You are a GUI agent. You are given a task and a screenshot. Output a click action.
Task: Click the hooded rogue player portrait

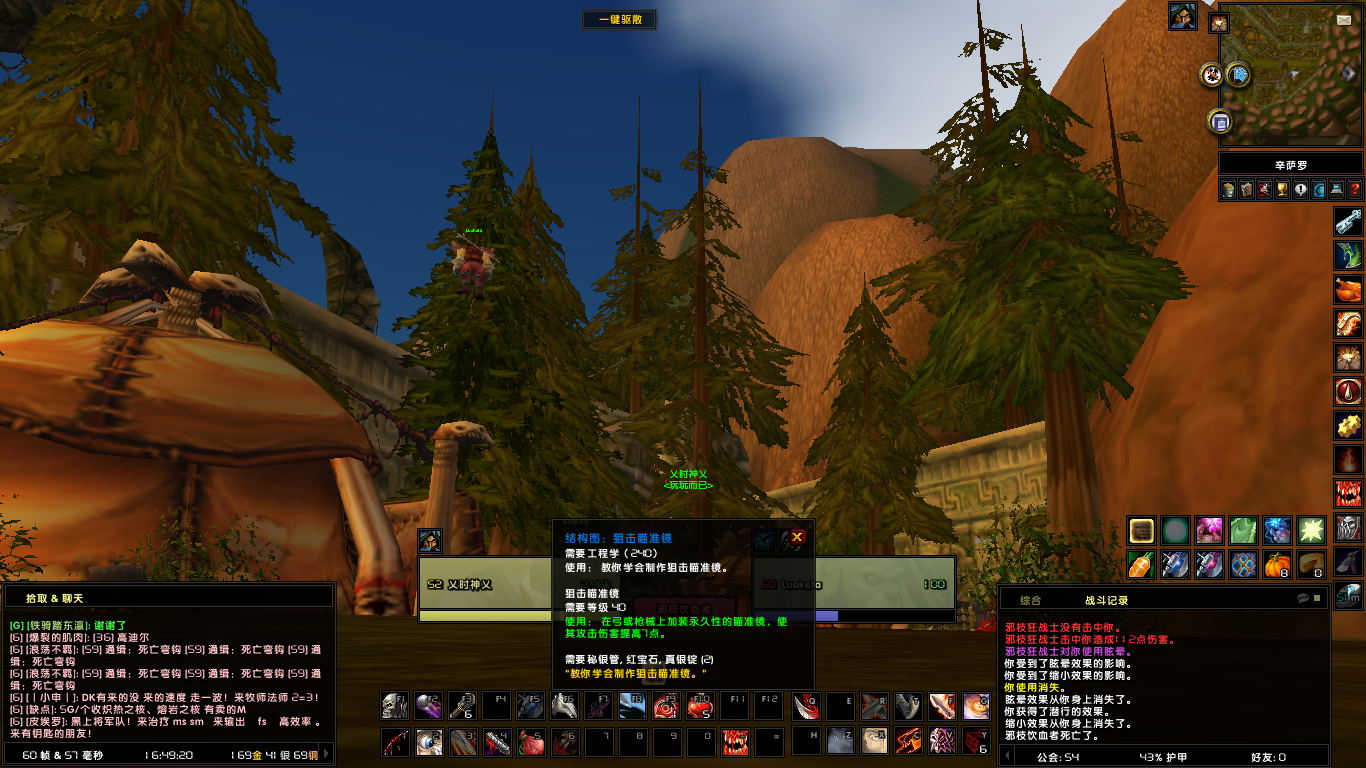pyautogui.click(x=1183, y=16)
